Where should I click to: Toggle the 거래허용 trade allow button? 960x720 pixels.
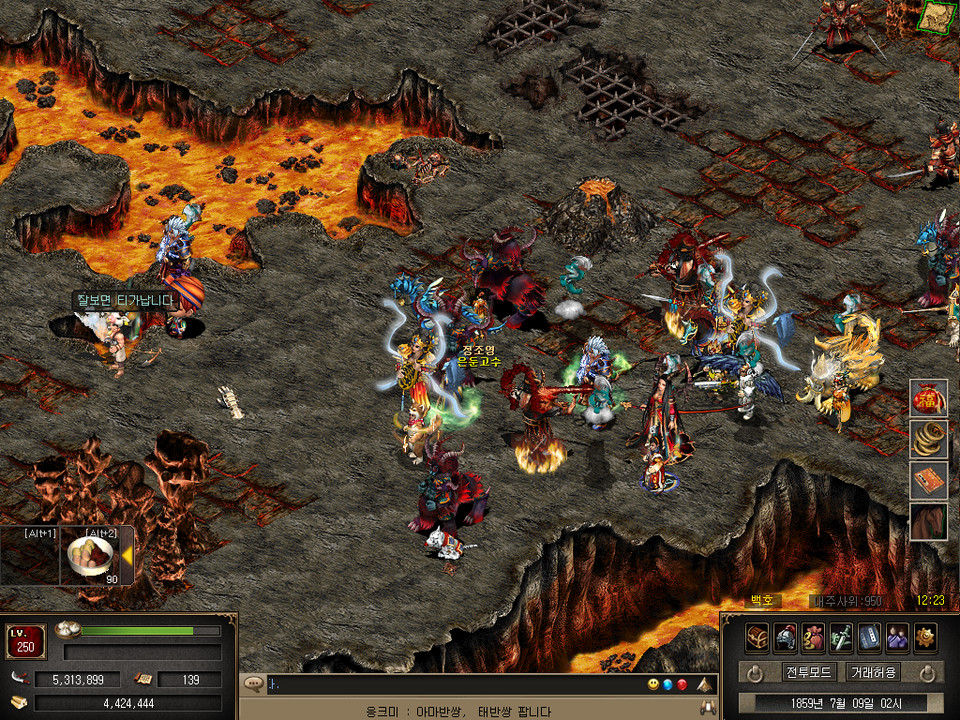click(874, 672)
